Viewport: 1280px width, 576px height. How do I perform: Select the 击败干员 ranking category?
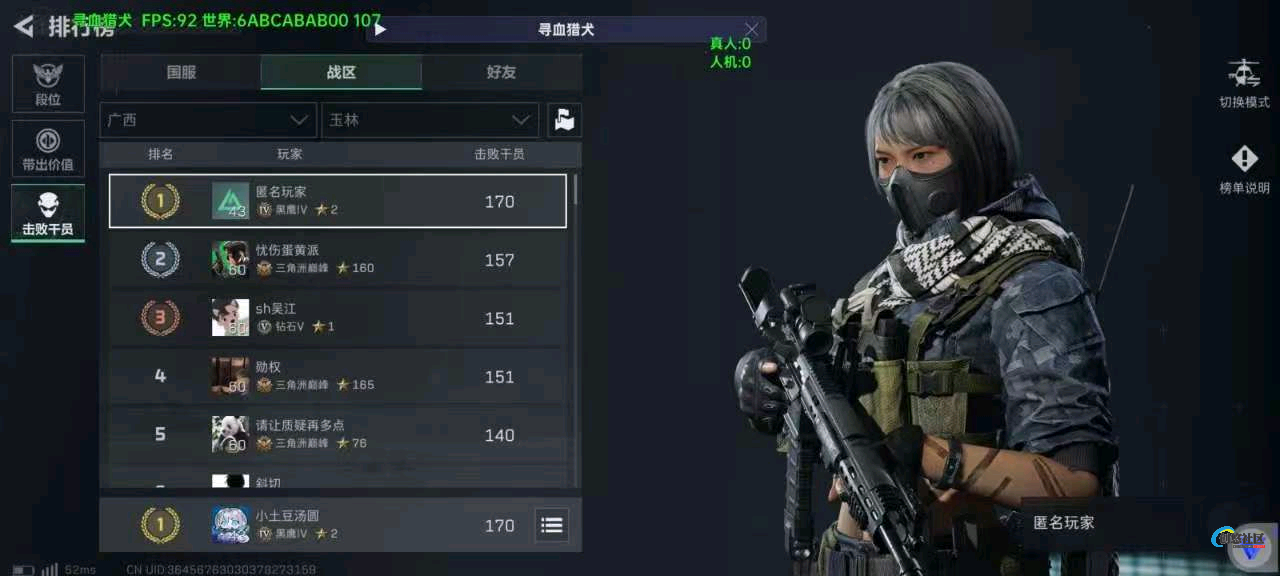pos(48,213)
